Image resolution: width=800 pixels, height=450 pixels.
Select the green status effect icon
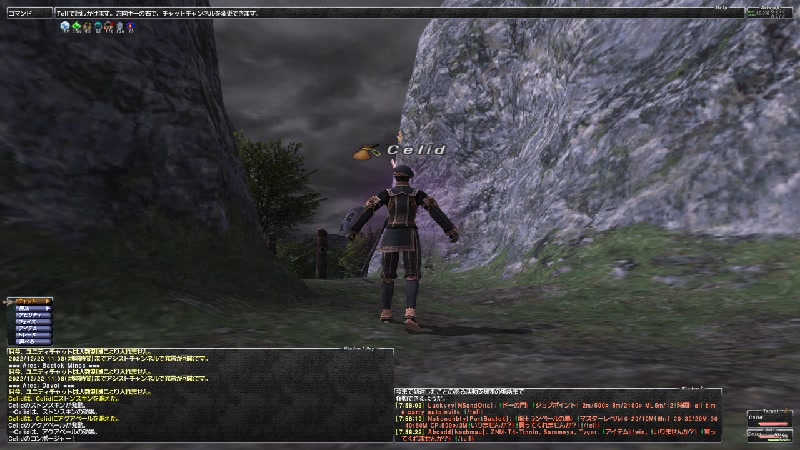pos(76,27)
